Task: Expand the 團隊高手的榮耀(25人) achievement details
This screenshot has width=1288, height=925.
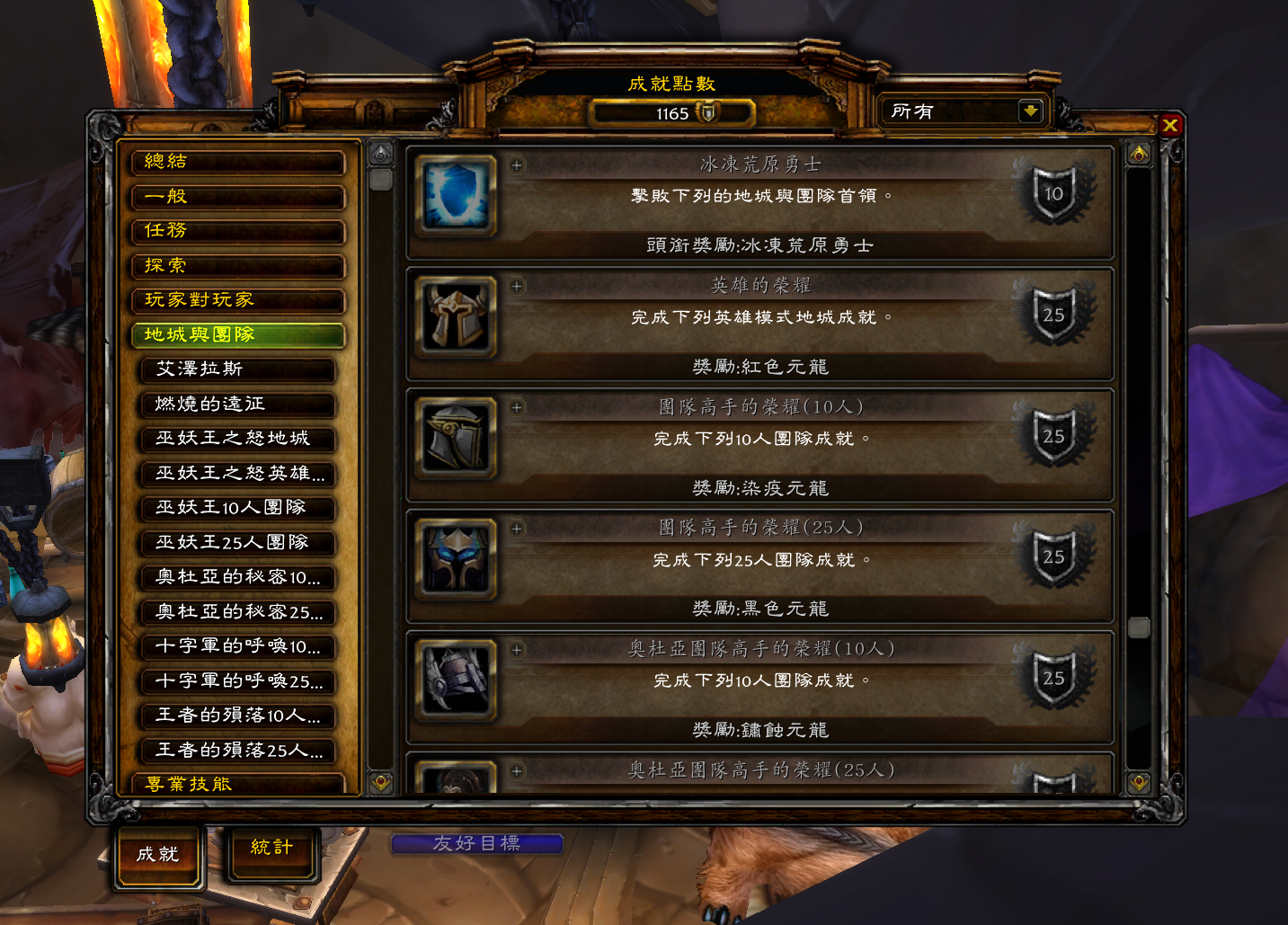Action: pos(517,529)
